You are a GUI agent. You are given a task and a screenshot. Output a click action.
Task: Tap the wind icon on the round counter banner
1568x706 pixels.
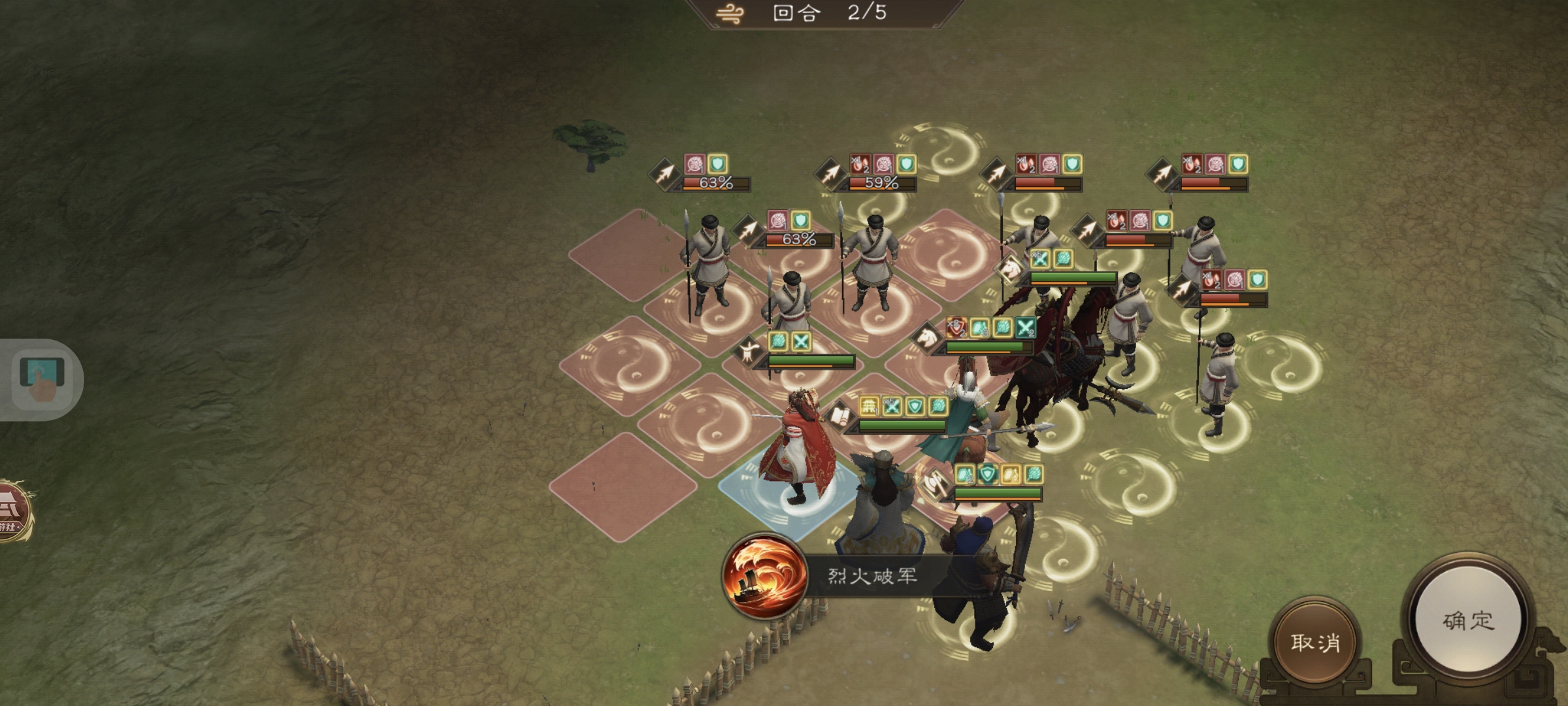pos(728,14)
